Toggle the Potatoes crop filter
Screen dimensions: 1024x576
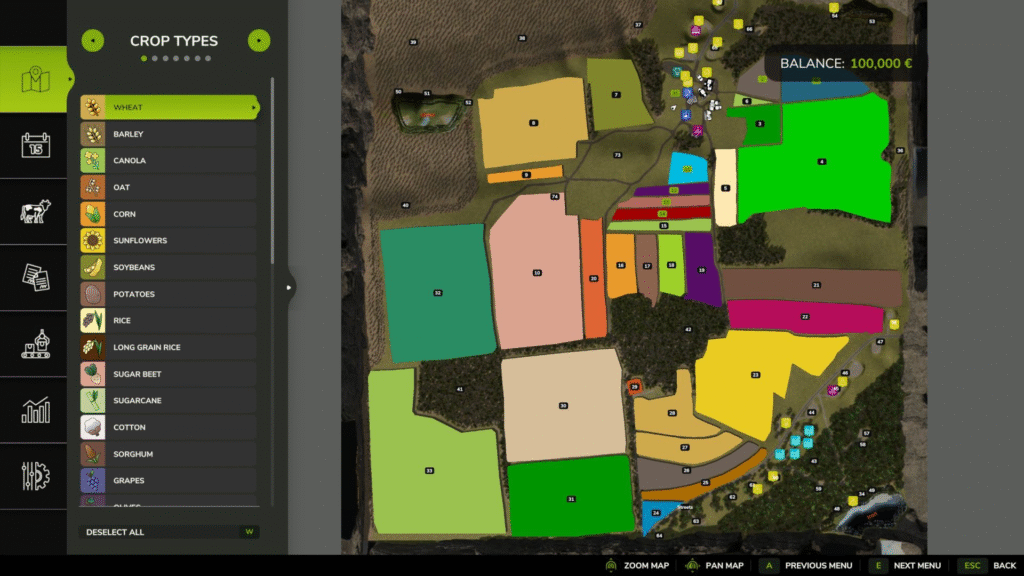coord(170,294)
